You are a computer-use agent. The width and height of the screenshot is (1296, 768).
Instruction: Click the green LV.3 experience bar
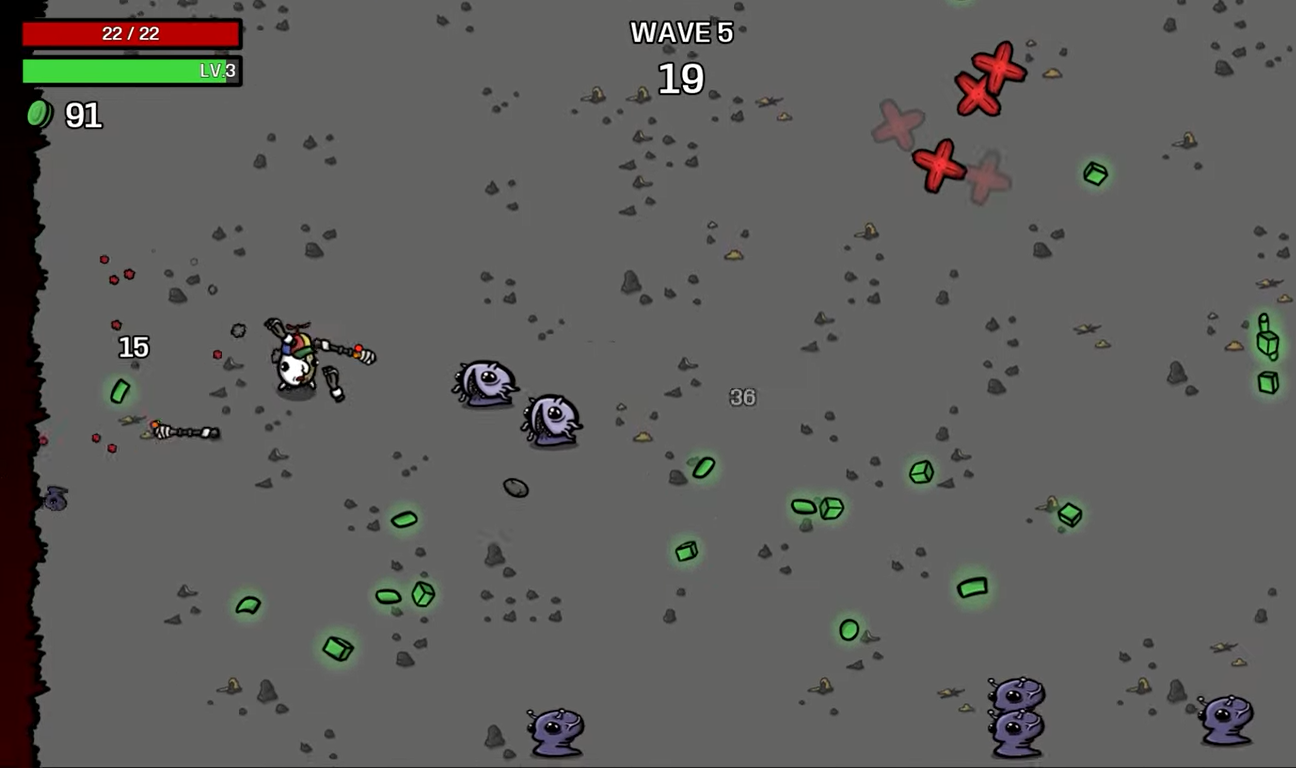click(x=131, y=72)
